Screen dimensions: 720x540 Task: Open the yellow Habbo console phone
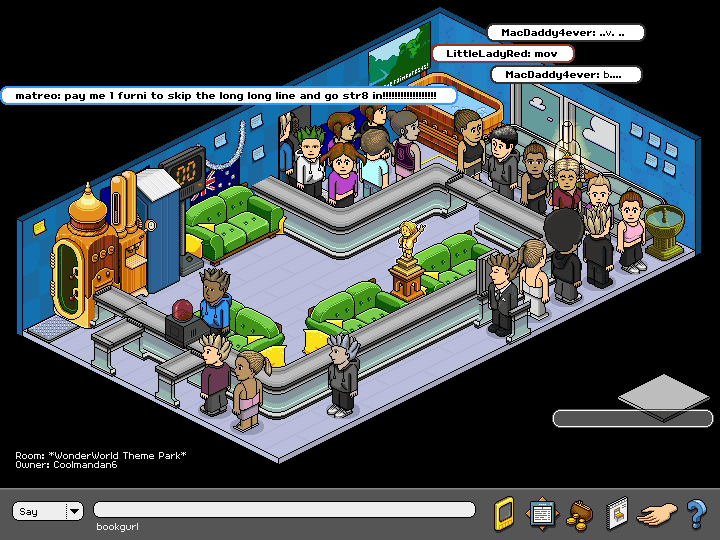coord(504,513)
